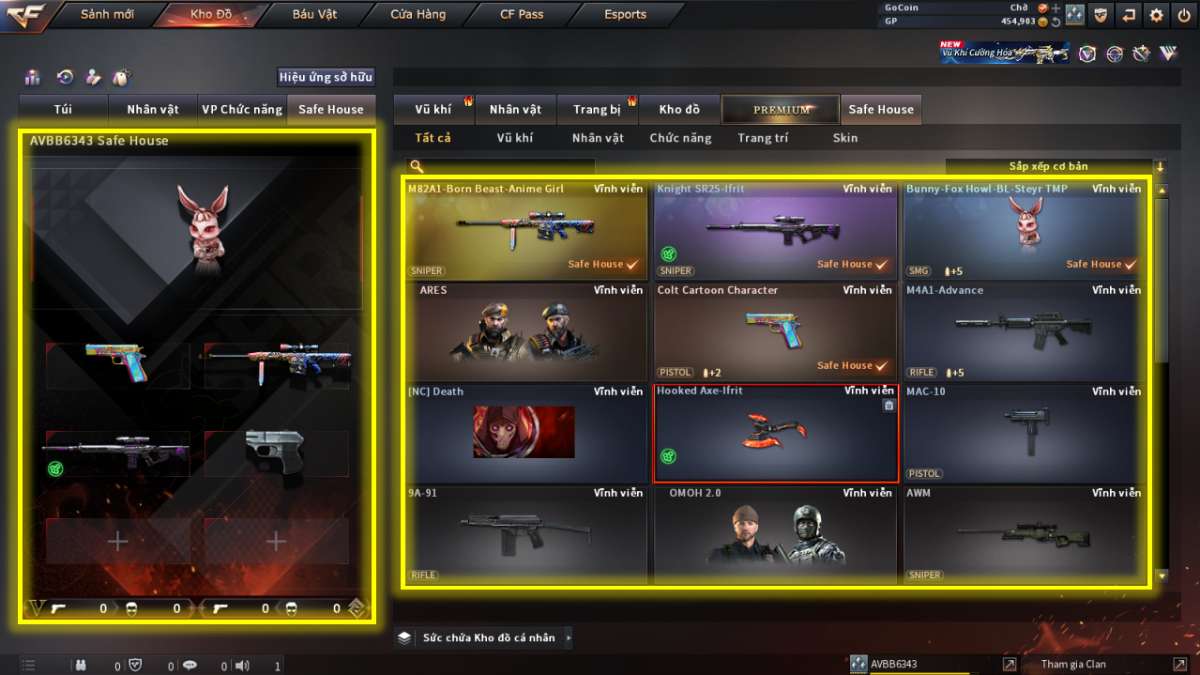
Task: Select the Túi bag tab
Action: pyautogui.click(x=63, y=109)
